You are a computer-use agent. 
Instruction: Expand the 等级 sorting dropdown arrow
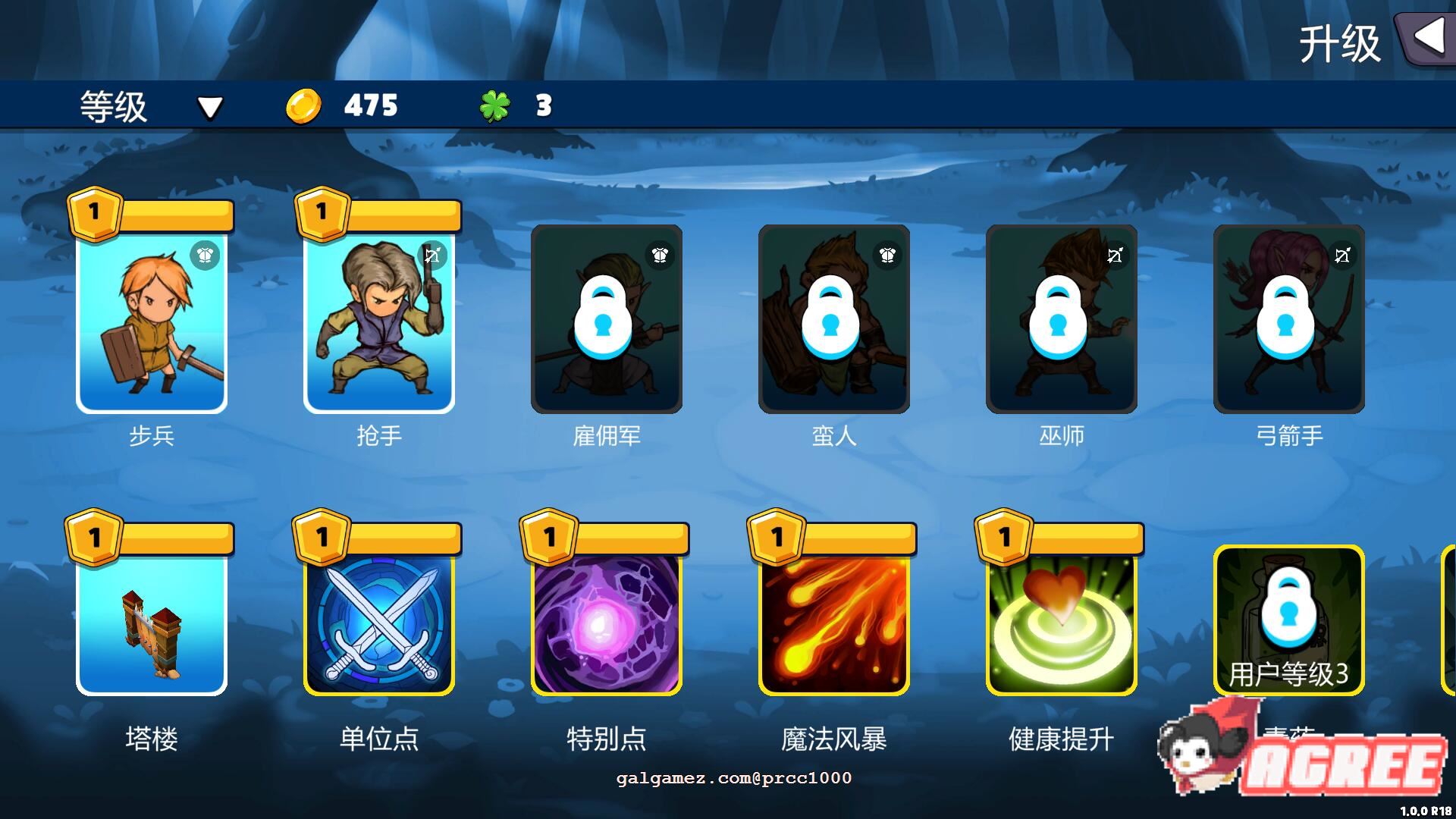point(210,108)
